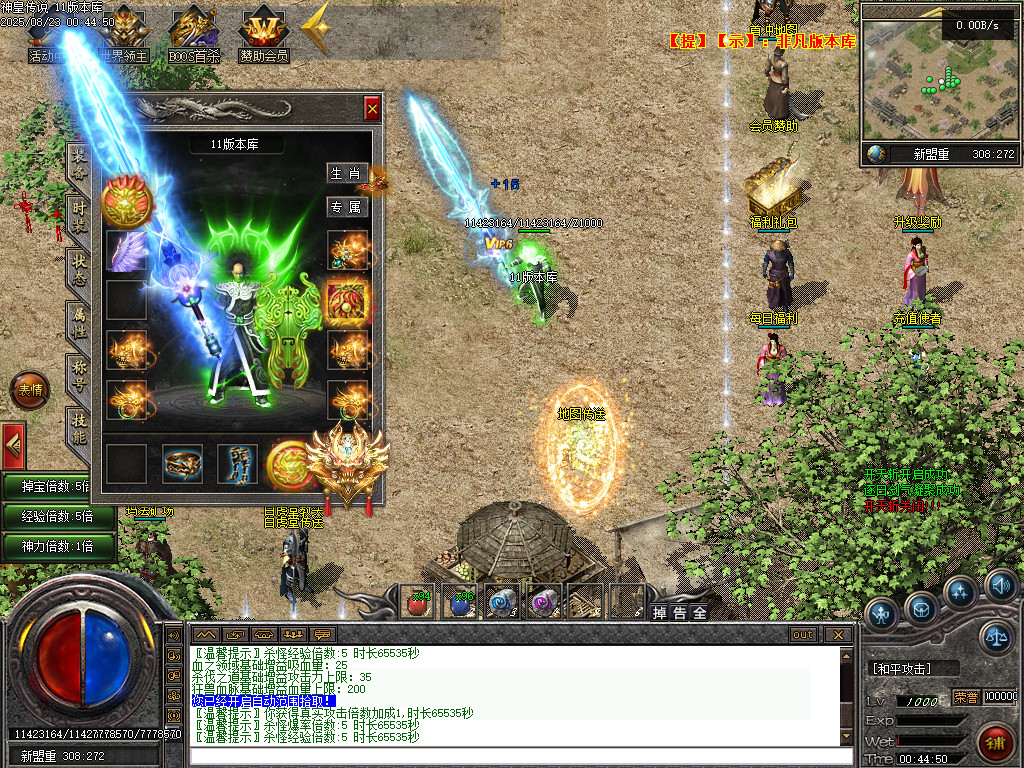Select the purple wings equipment slot

(127, 251)
